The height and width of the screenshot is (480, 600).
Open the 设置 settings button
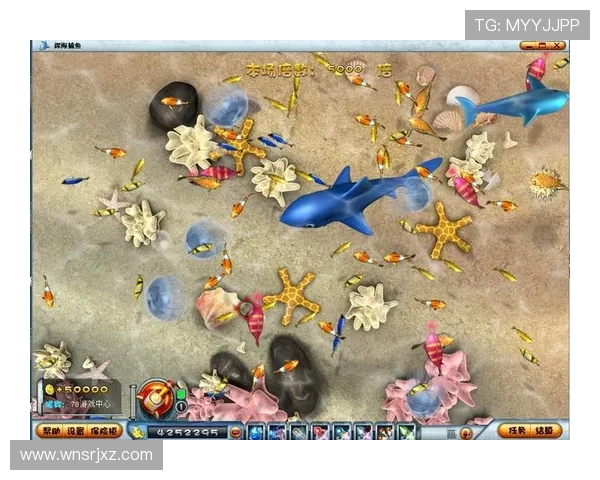click(75, 431)
